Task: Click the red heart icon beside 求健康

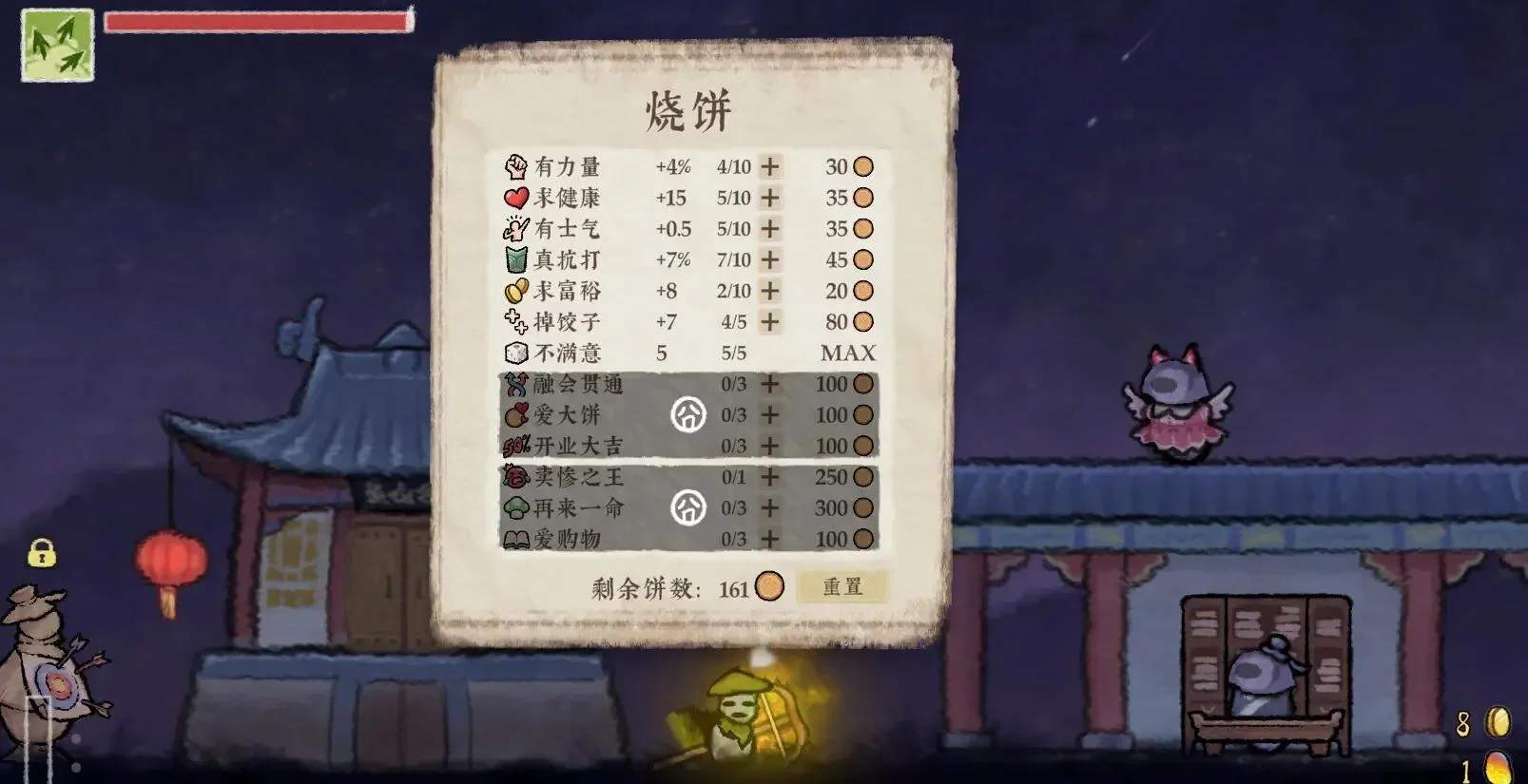Action: pyautogui.click(x=513, y=199)
